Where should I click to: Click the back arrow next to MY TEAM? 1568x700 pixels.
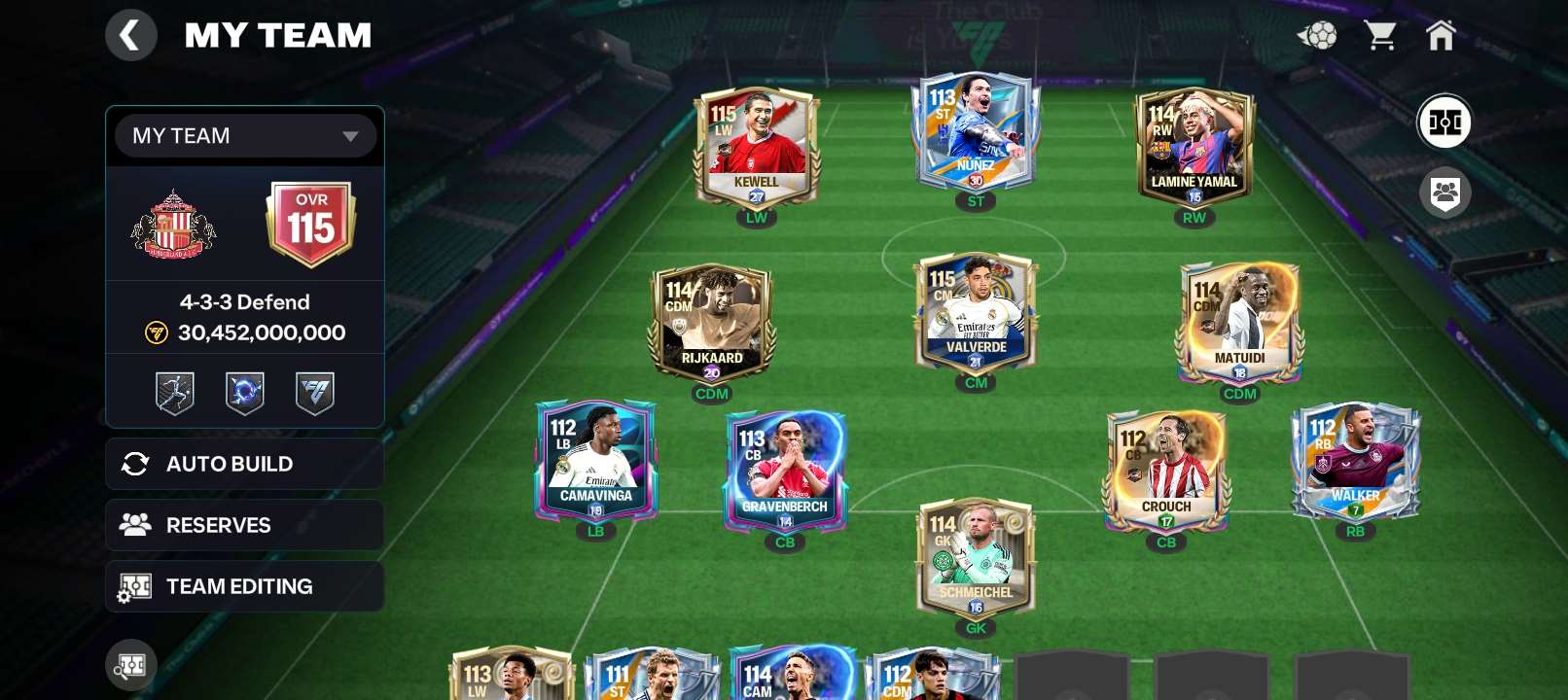click(x=131, y=35)
